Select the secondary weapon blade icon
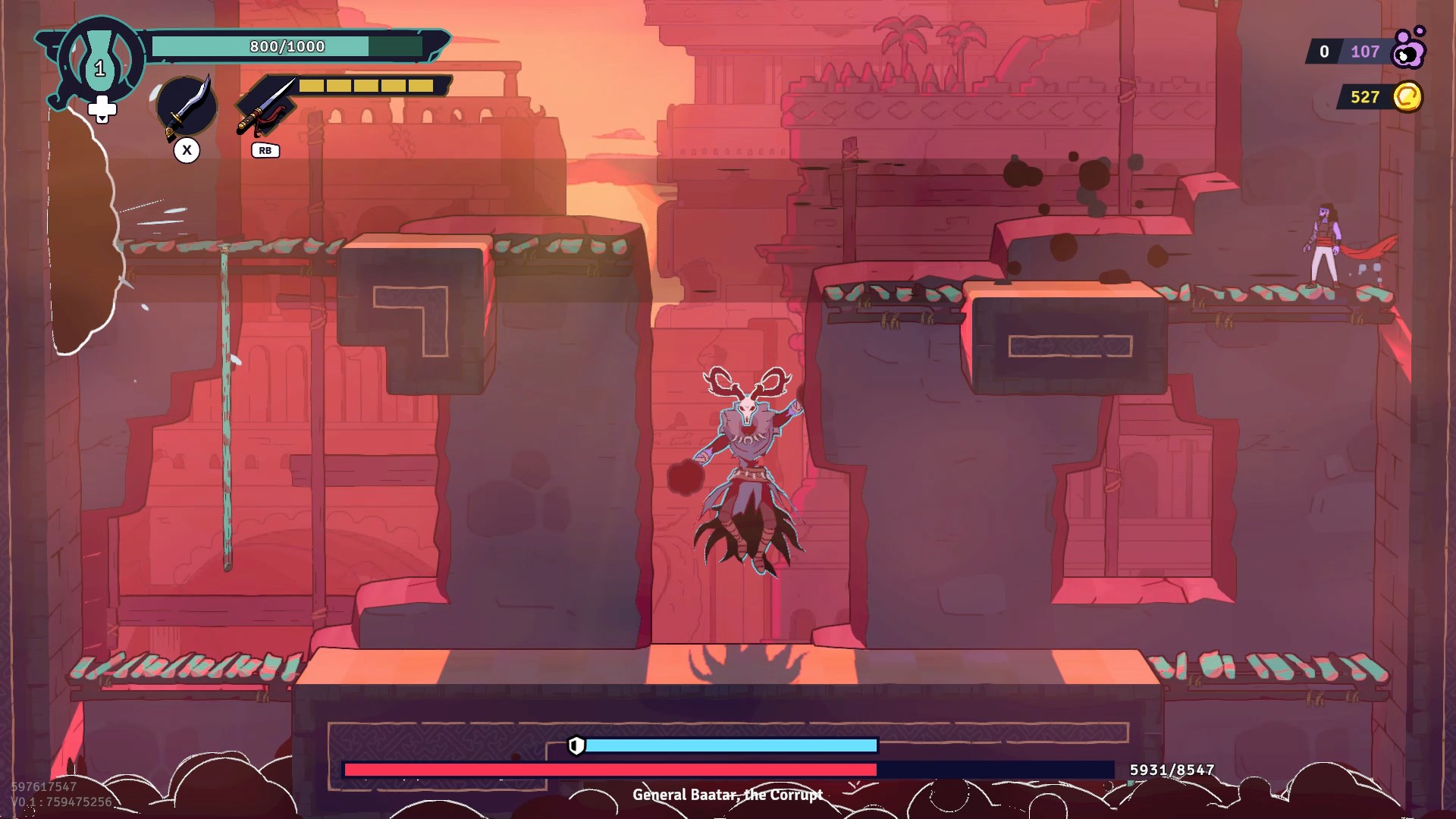The image size is (1456, 819). (265, 106)
